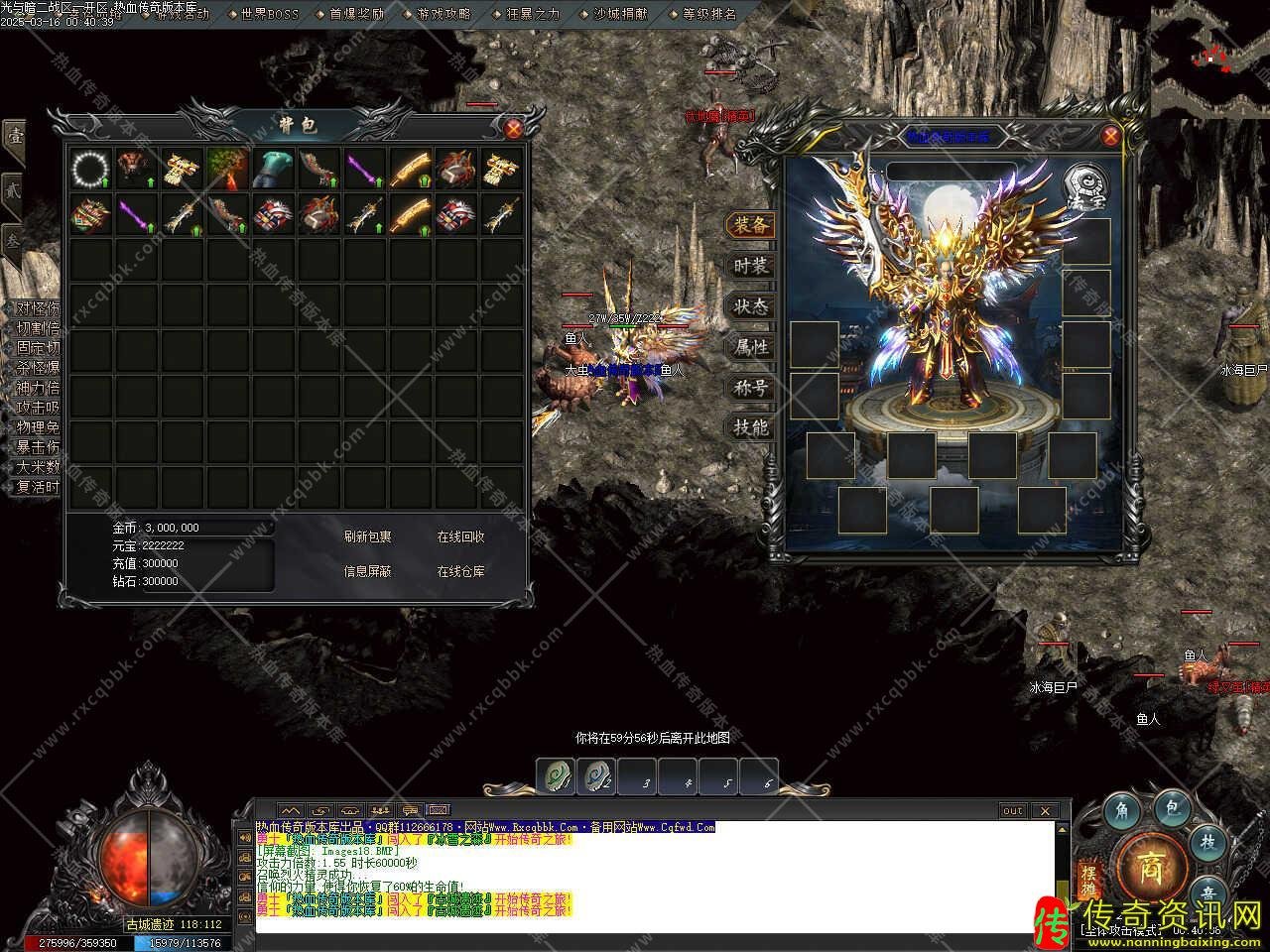Close the character equipment panel
Image resolution: width=1270 pixels, height=952 pixels.
click(x=1110, y=137)
